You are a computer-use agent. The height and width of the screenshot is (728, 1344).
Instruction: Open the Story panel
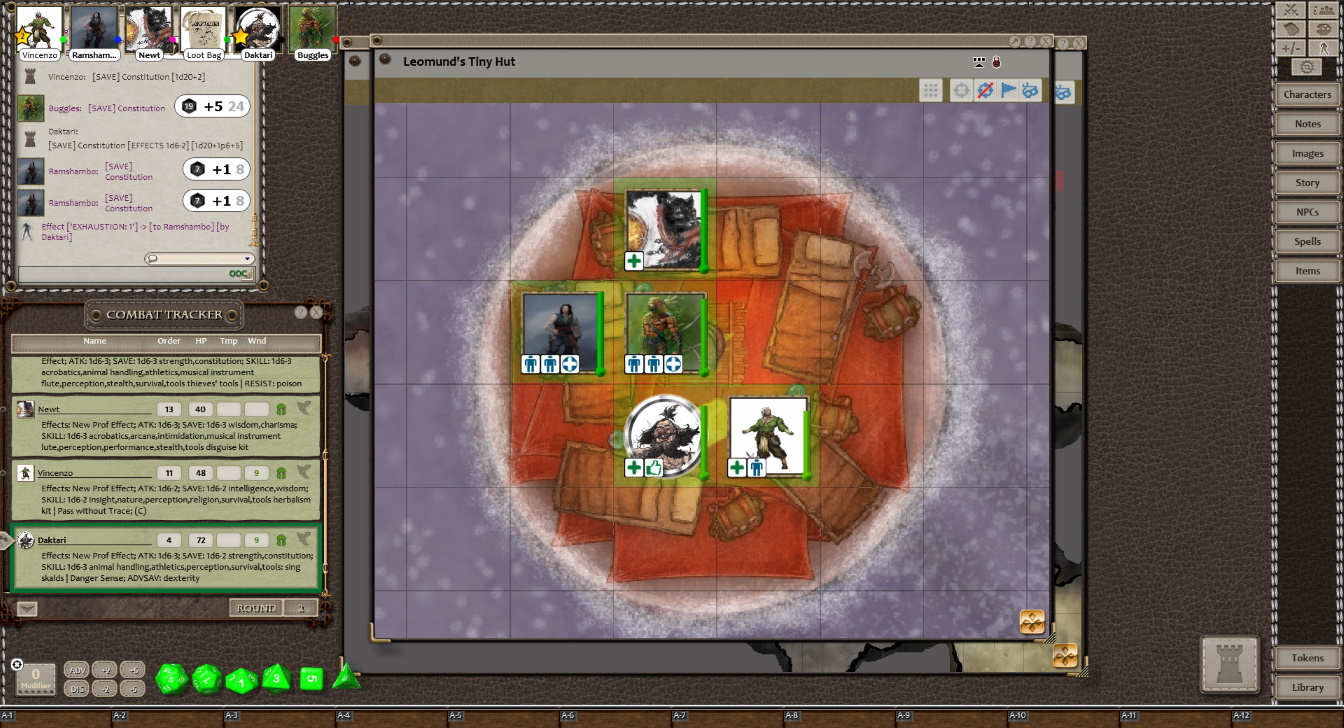[x=1307, y=183]
